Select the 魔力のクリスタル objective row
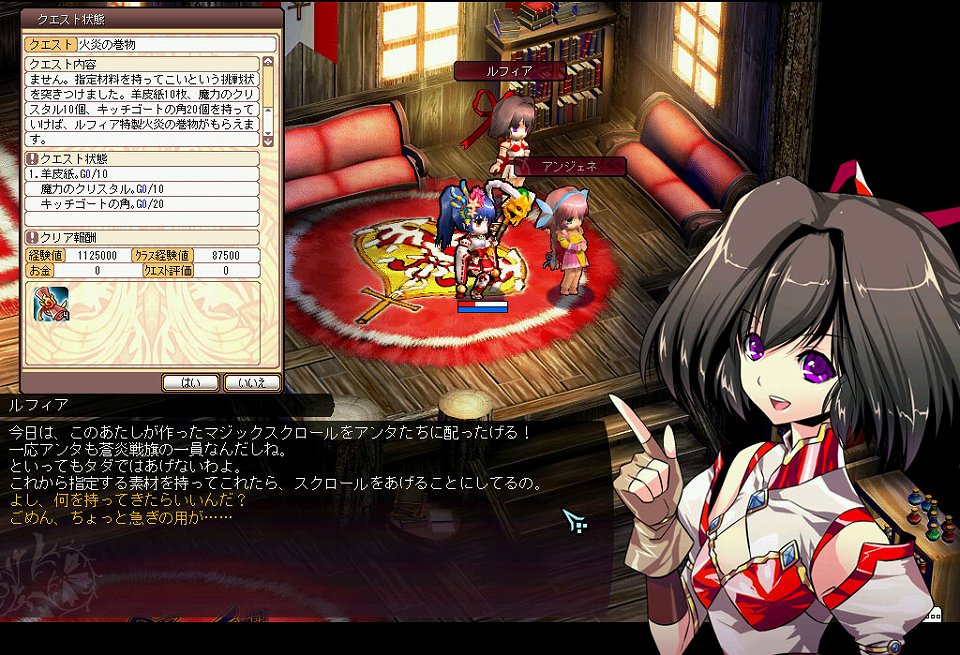Image resolution: width=960 pixels, height=655 pixels. point(142,189)
